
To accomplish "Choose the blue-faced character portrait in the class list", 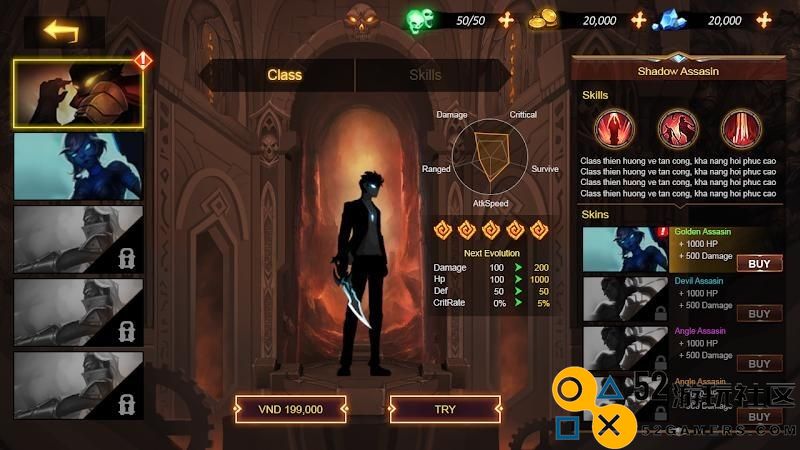I will 78,166.
